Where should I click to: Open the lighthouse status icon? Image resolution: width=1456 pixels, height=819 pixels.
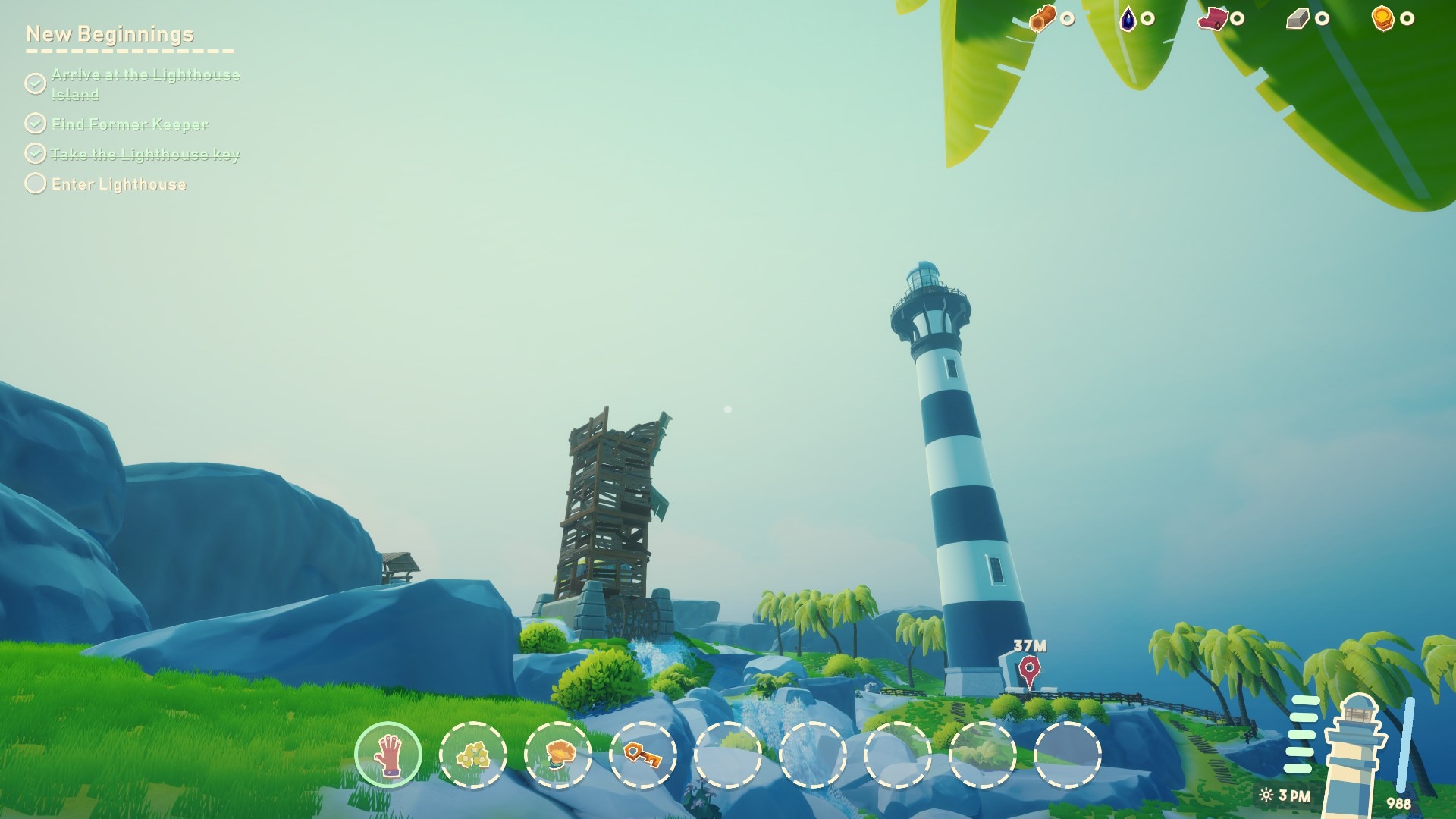(x=1356, y=747)
